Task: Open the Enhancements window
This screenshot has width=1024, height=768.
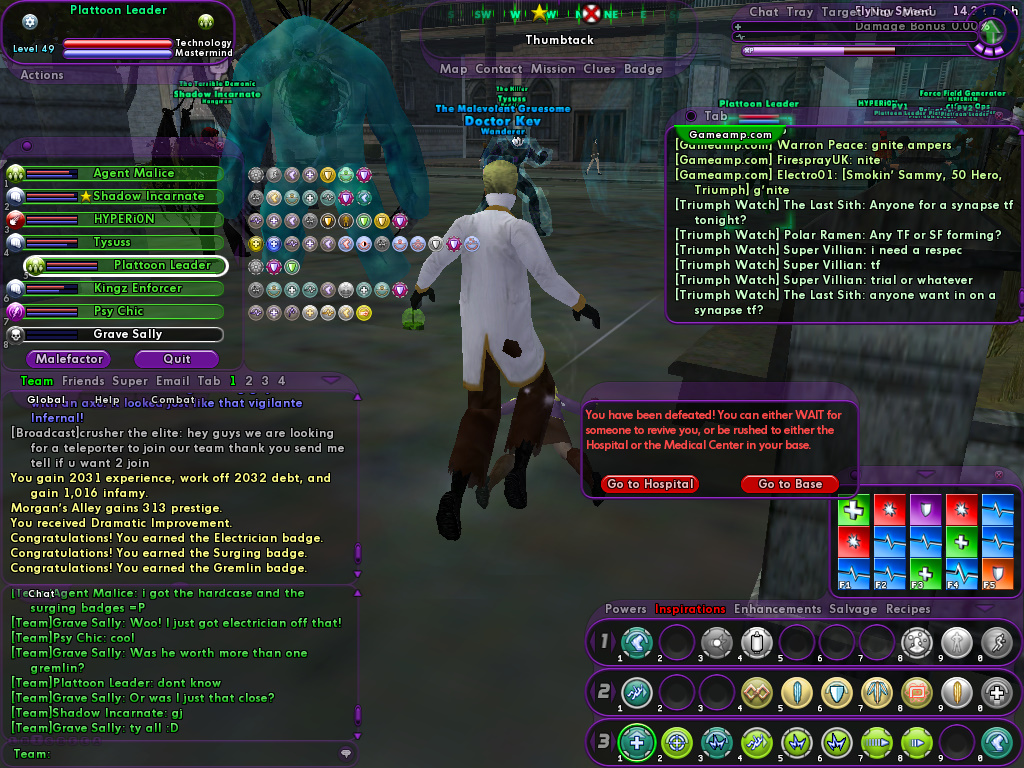Action: [x=777, y=609]
